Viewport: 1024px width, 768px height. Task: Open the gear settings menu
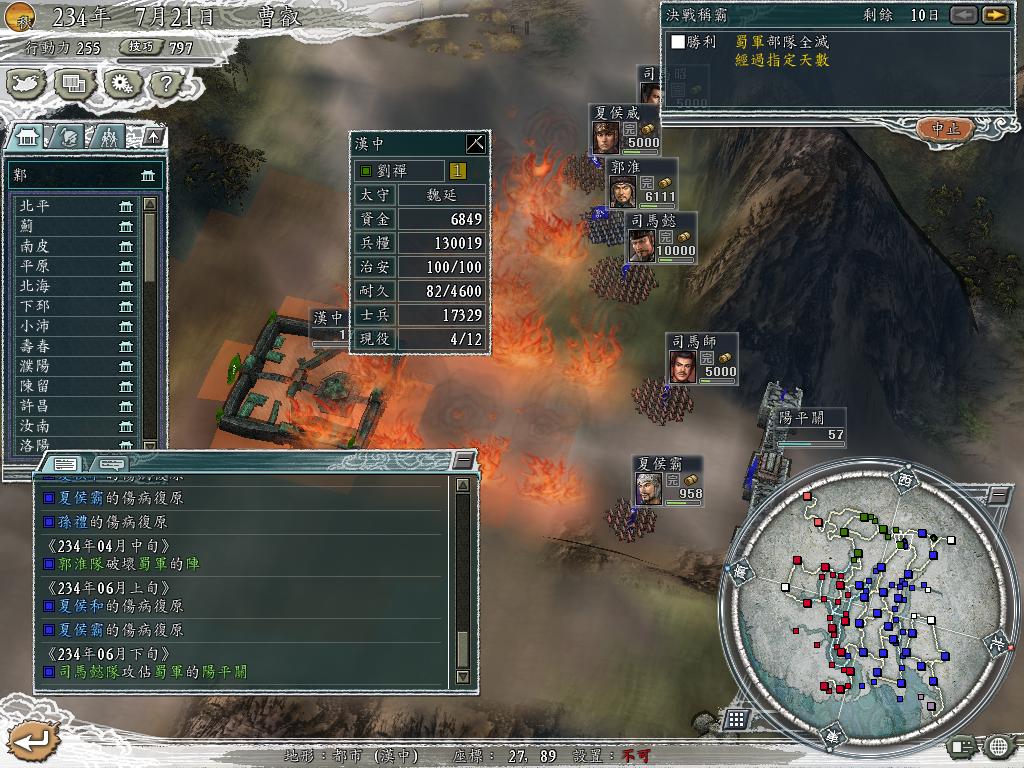click(x=121, y=84)
